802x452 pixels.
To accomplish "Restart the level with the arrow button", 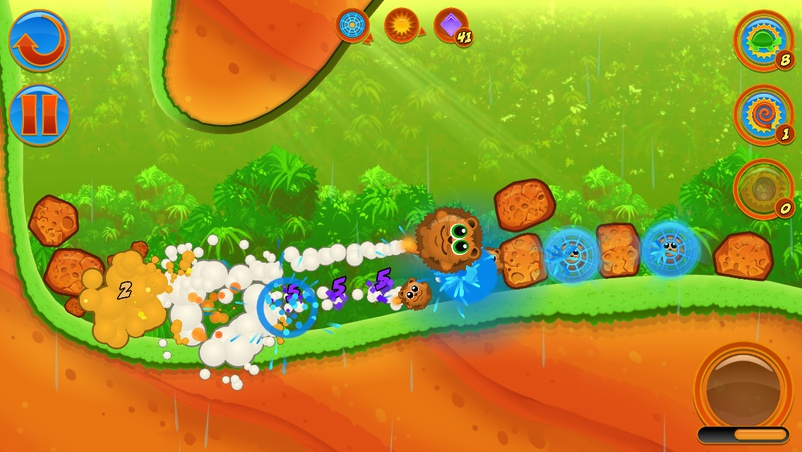I will 39,41.
